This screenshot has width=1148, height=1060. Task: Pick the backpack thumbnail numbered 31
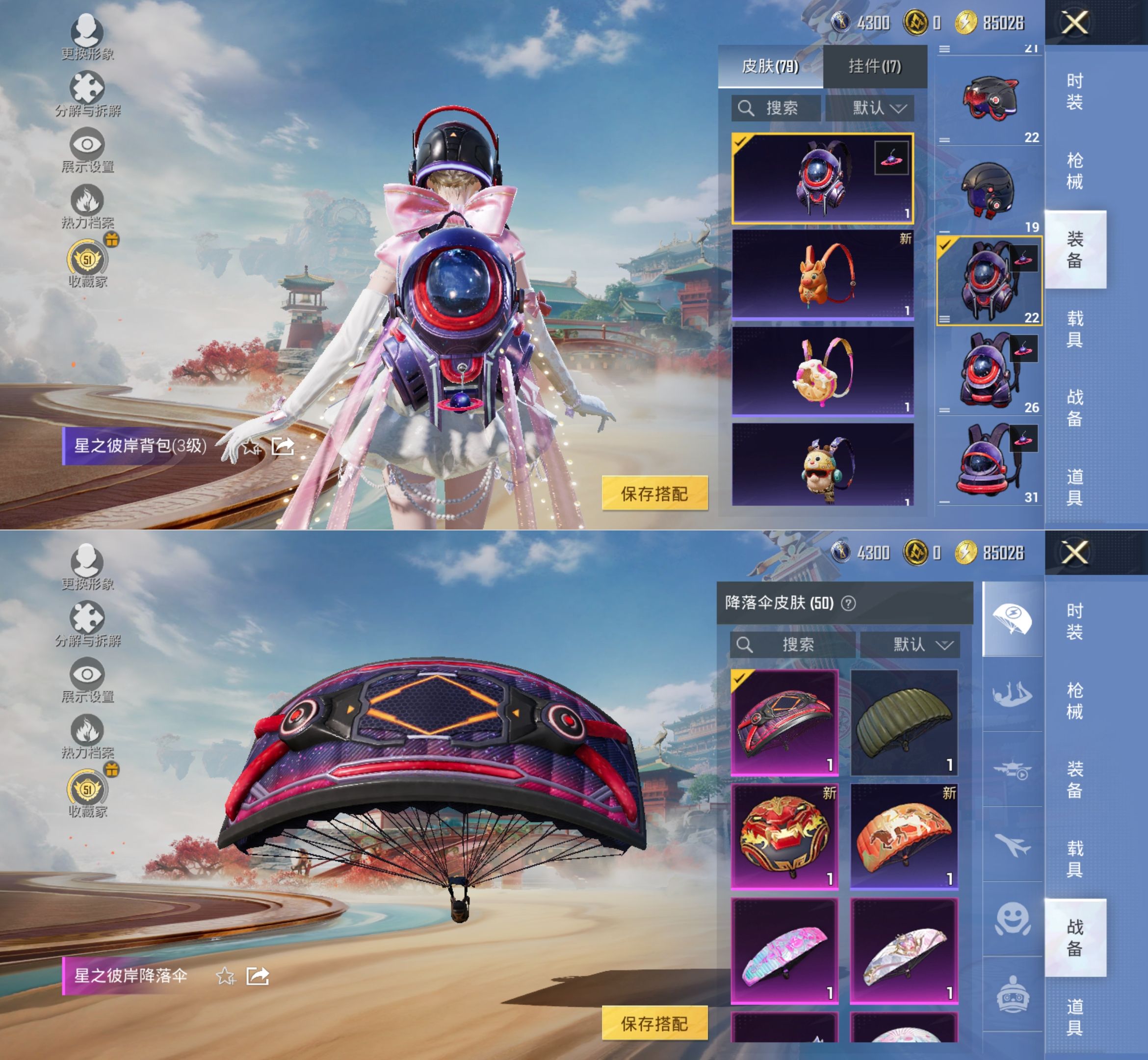tap(989, 461)
